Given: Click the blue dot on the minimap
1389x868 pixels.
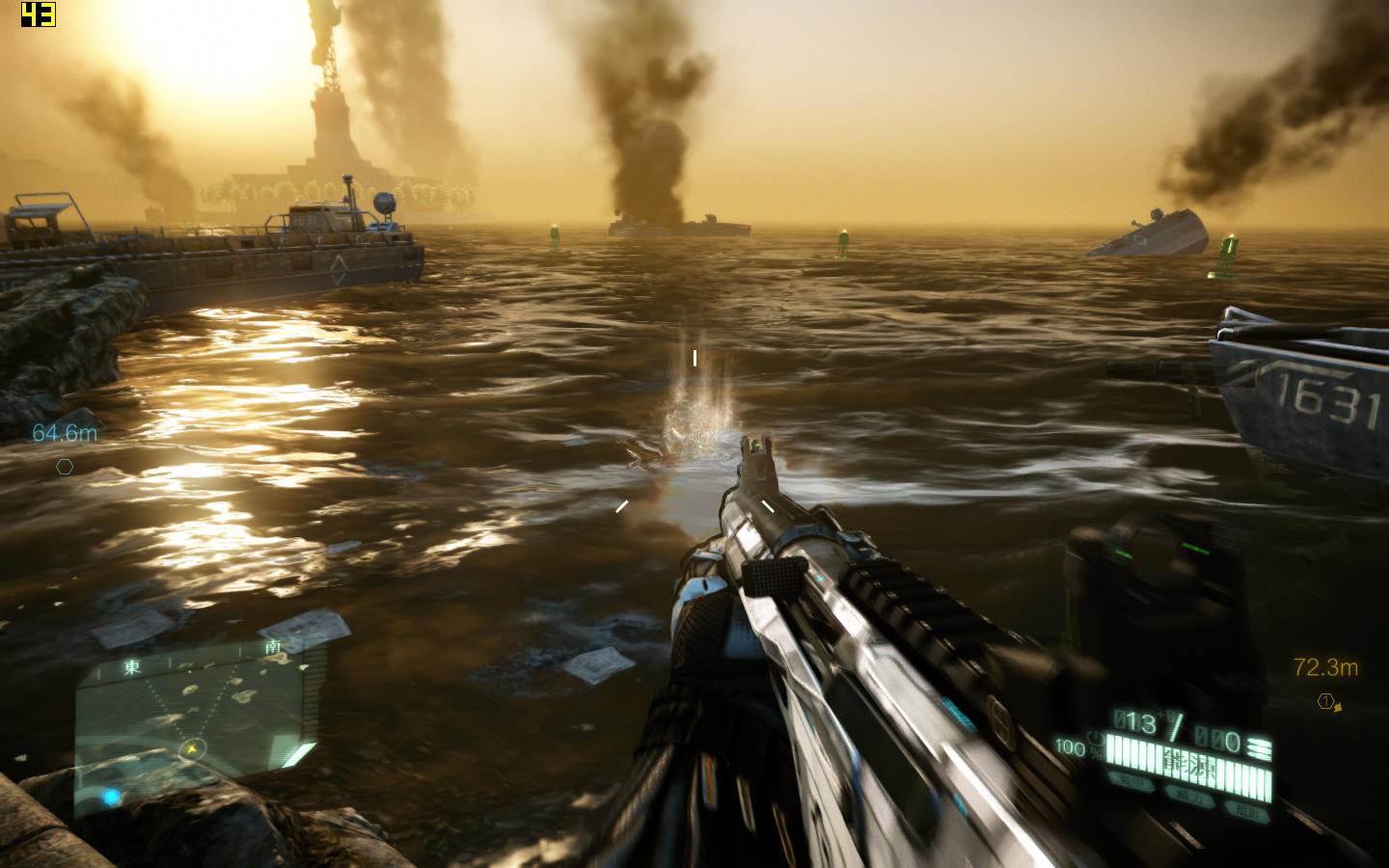Looking at the screenshot, I should [112, 797].
